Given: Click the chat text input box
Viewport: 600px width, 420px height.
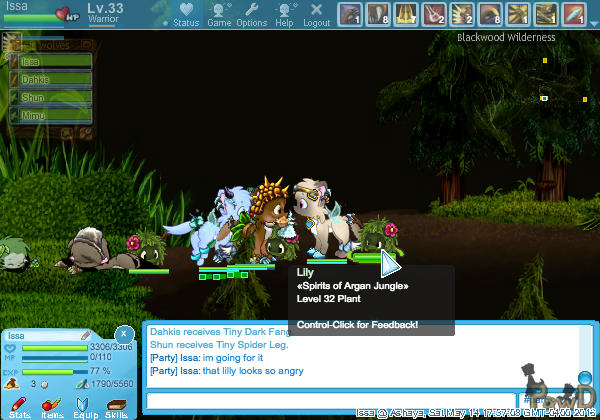Looking at the screenshot, I should pyautogui.click(x=330, y=401).
